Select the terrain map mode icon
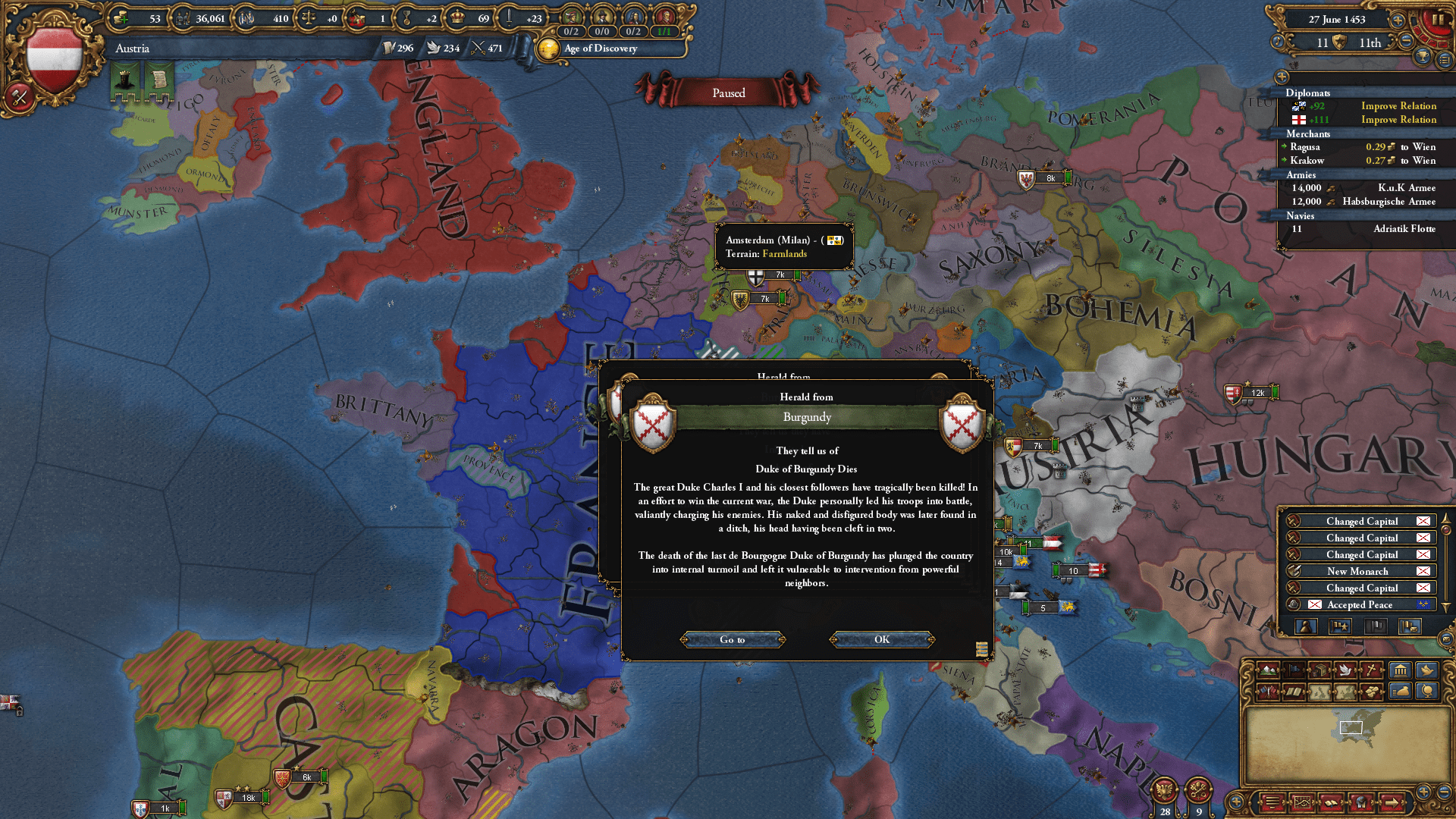Image resolution: width=1456 pixels, height=819 pixels. 1269,670
